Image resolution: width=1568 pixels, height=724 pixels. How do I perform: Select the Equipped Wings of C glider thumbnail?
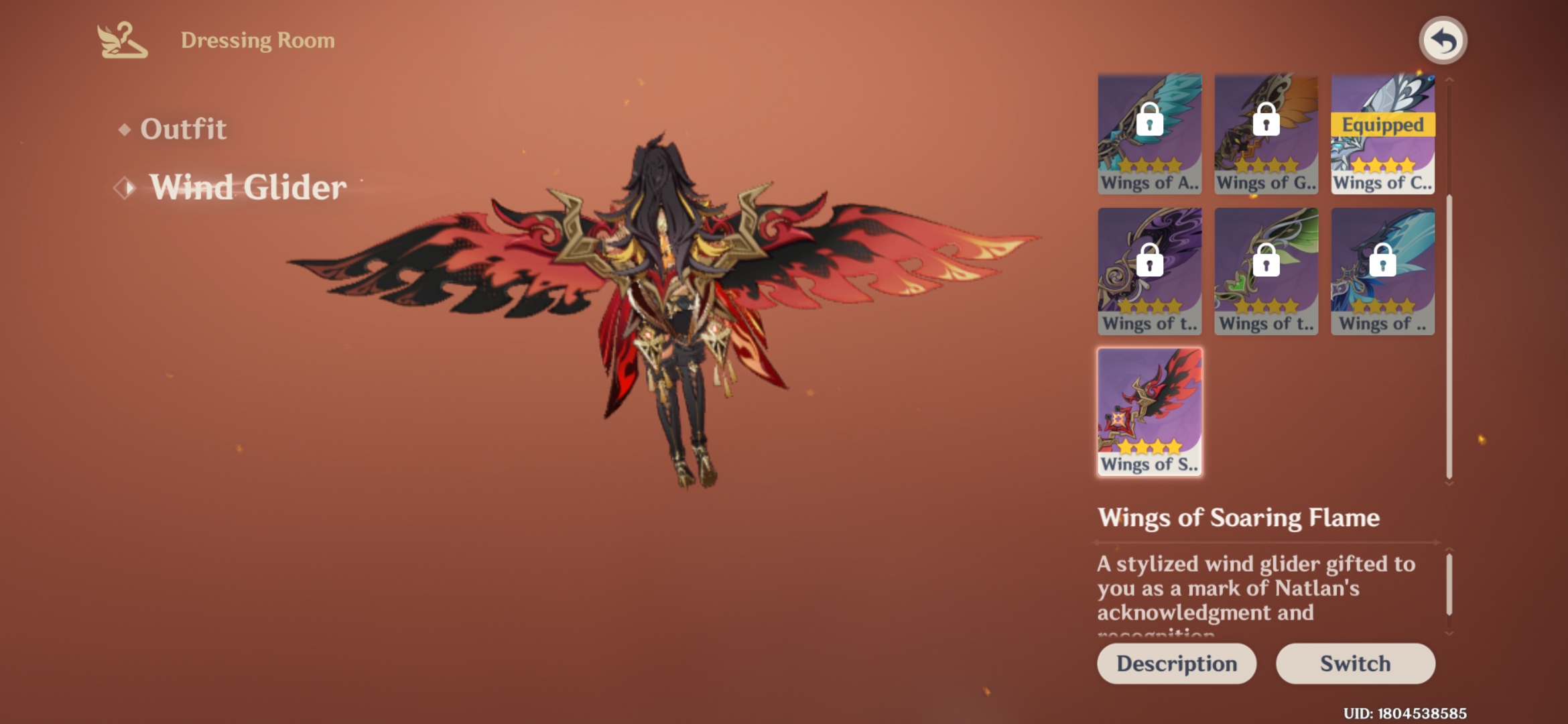[x=1382, y=134]
